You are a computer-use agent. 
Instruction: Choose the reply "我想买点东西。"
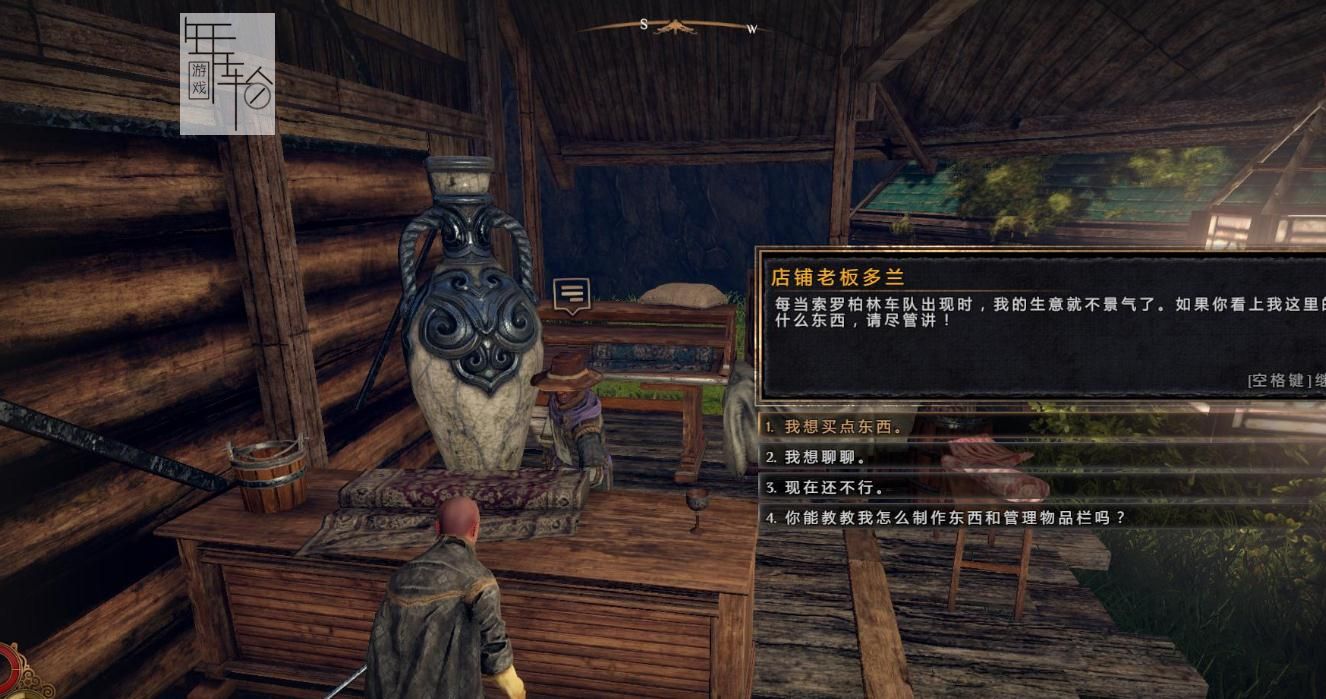click(842, 427)
